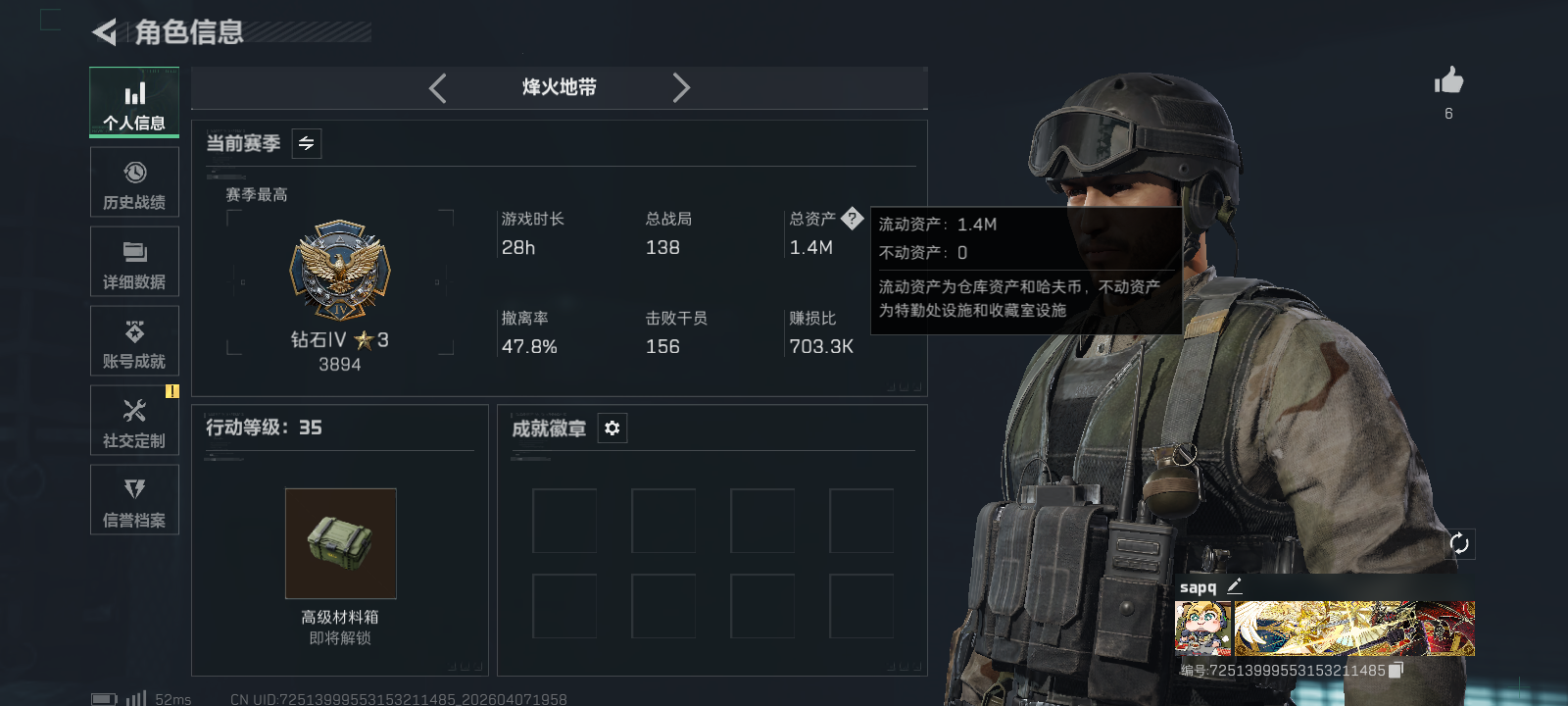Select the 烽火地带 mode title

tap(558, 87)
